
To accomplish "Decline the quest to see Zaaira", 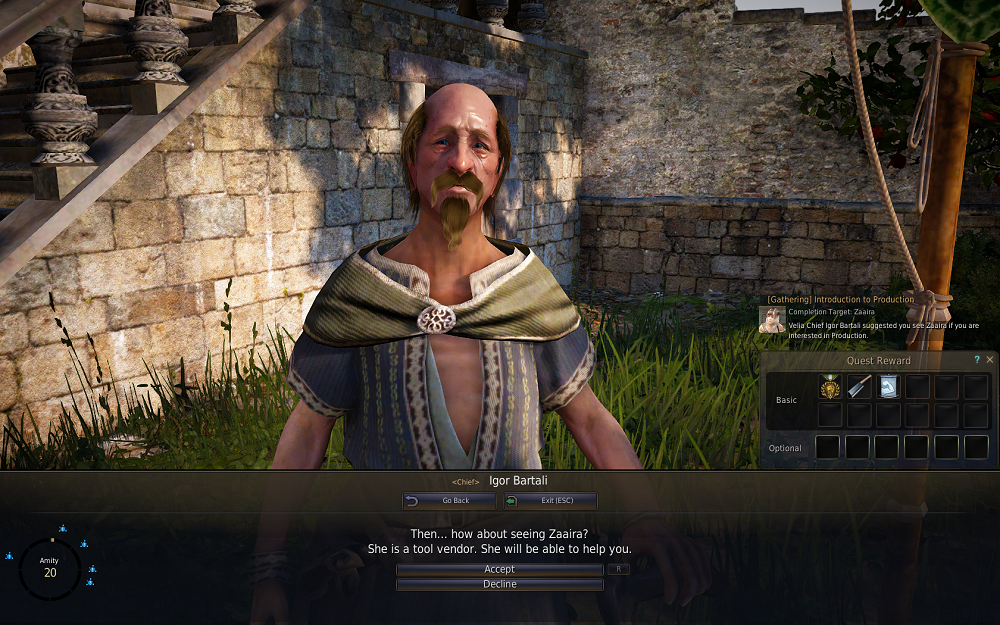I will coord(499,584).
